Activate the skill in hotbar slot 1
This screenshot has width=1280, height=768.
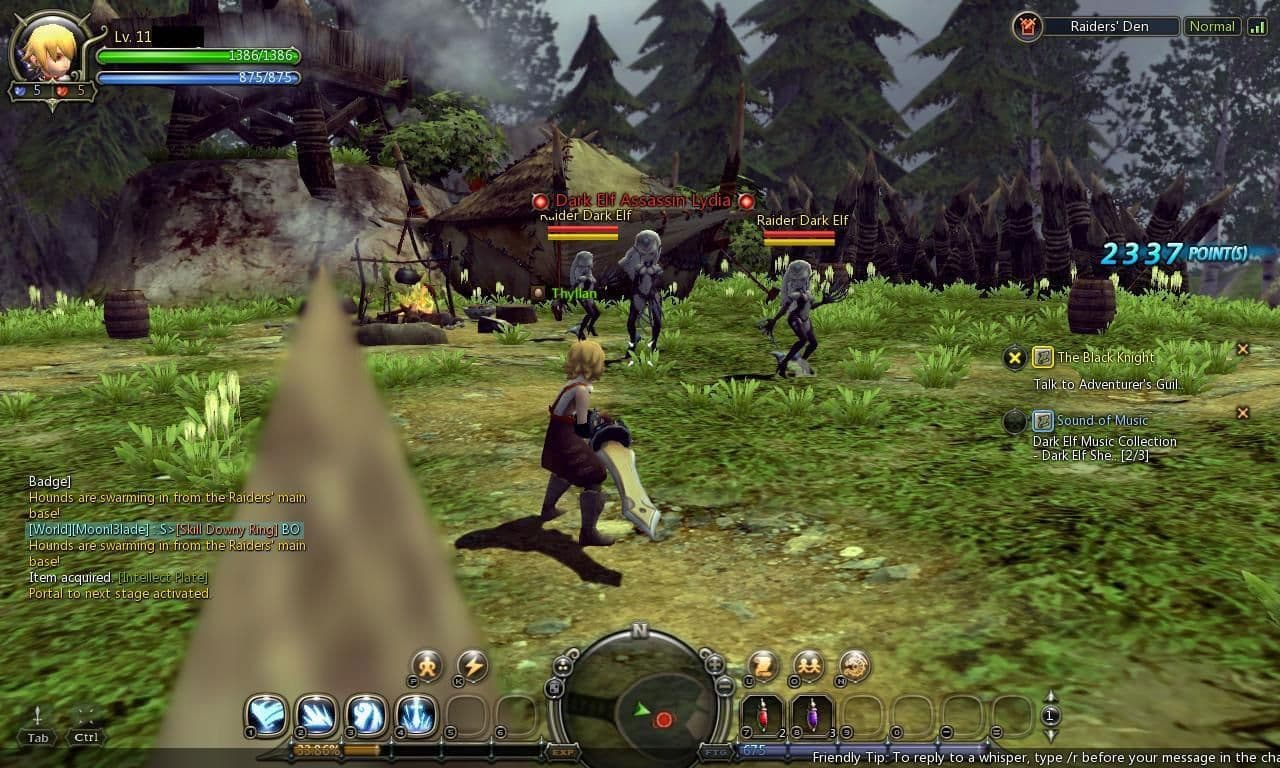tap(267, 715)
